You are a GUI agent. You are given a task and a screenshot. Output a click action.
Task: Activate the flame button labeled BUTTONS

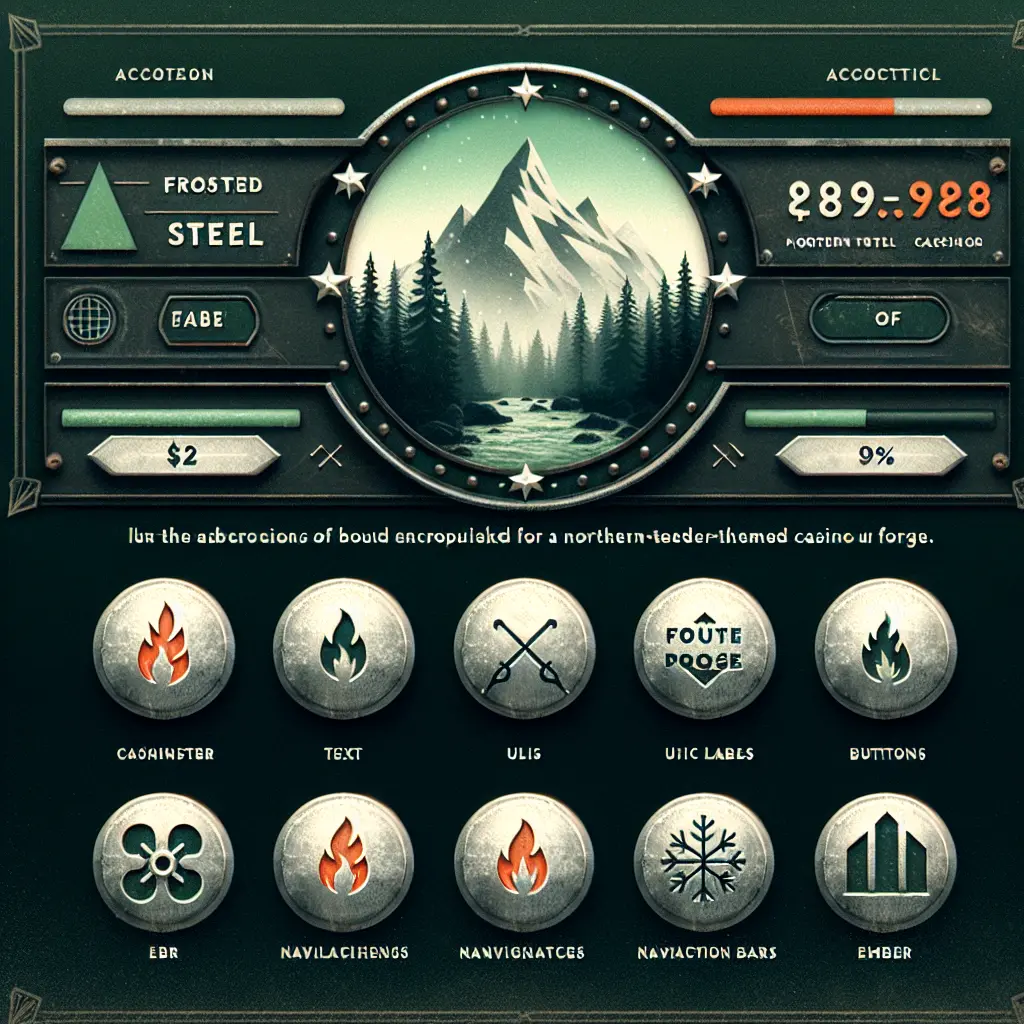[x=885, y=649]
